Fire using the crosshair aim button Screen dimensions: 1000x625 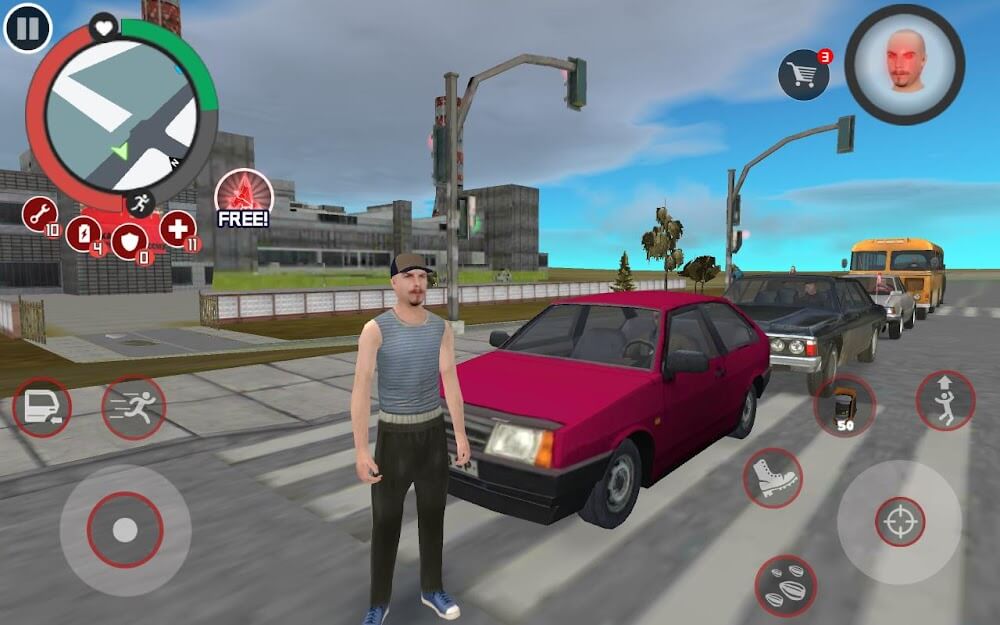pyautogui.click(x=900, y=522)
